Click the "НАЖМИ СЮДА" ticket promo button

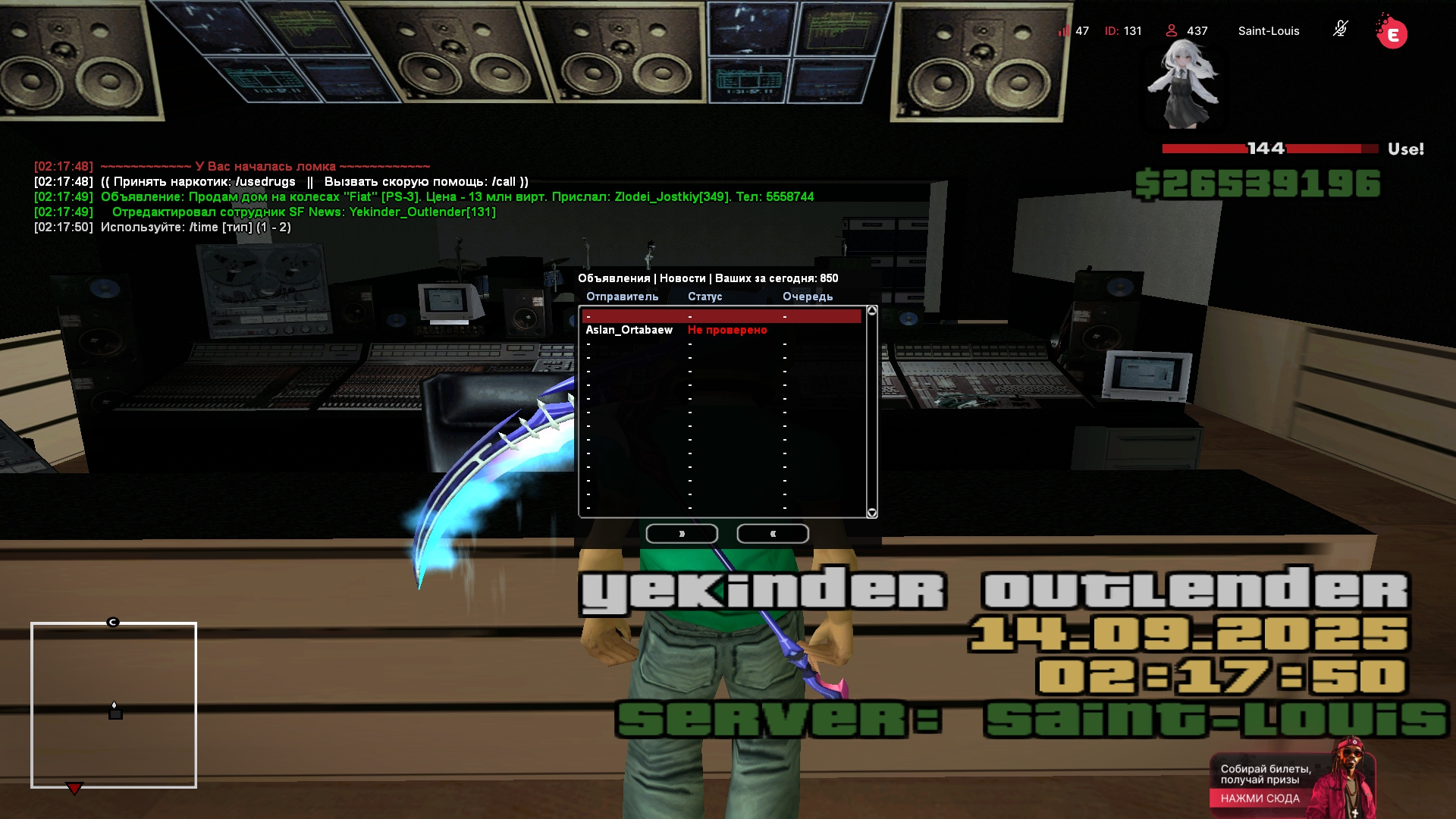tap(1260, 798)
